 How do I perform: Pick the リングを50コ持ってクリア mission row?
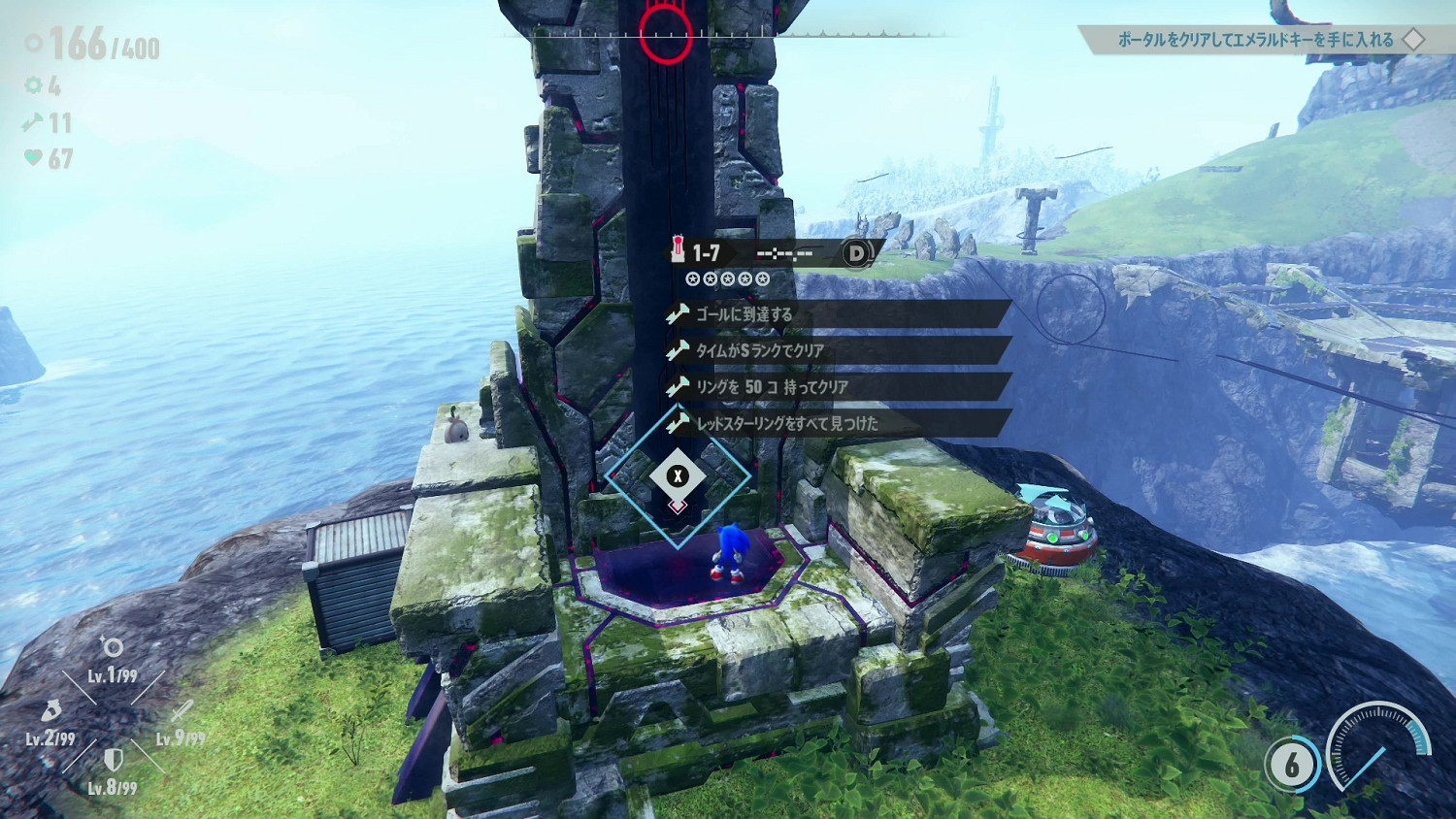(839, 387)
